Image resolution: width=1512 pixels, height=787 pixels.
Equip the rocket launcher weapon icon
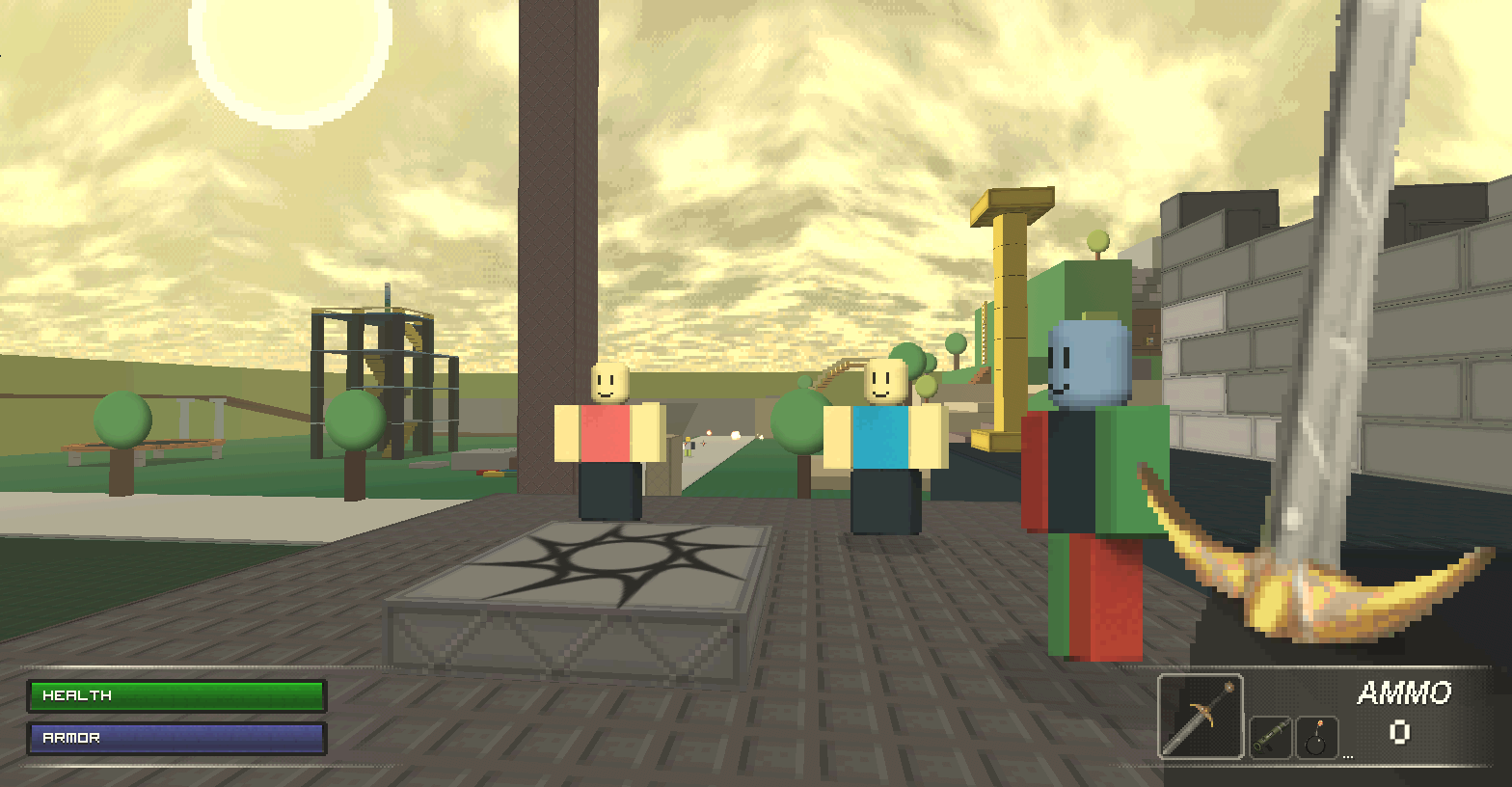pyautogui.click(x=1271, y=735)
